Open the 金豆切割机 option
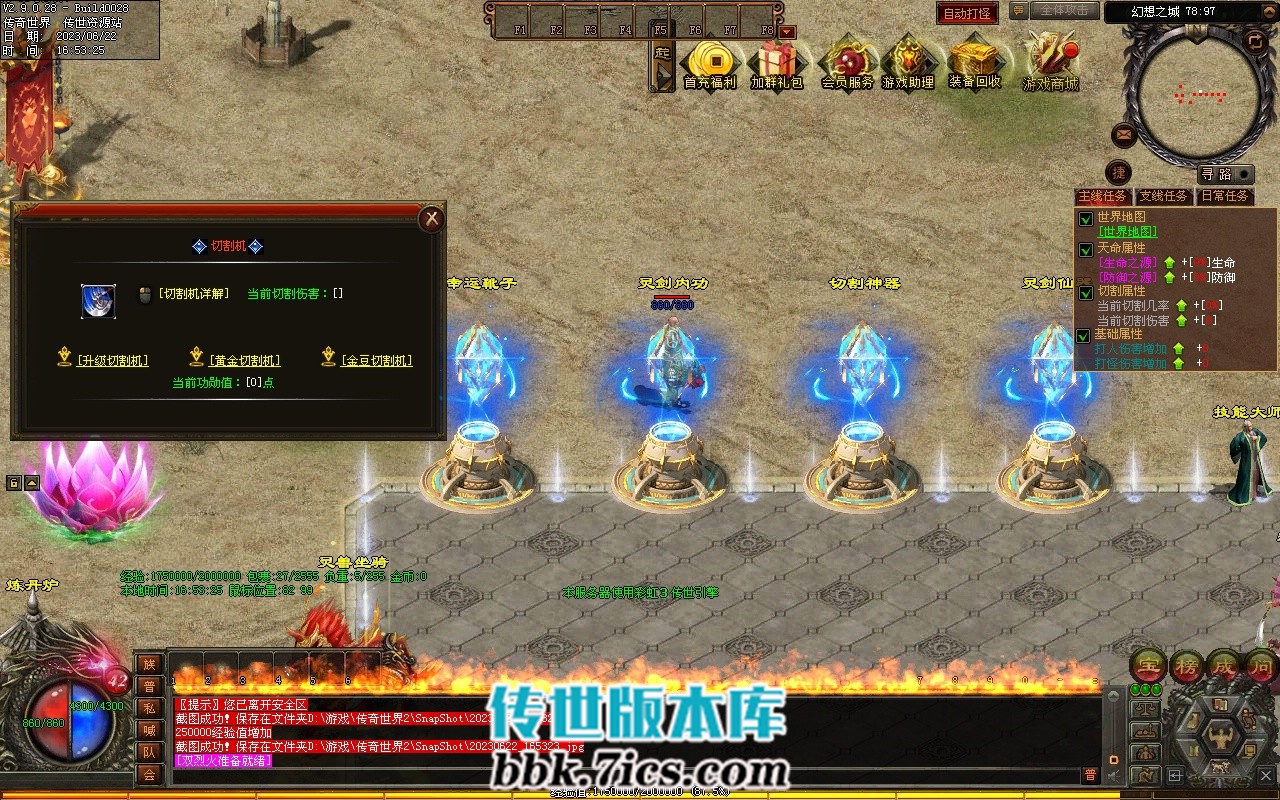Image resolution: width=1280 pixels, height=800 pixels. tap(376, 361)
